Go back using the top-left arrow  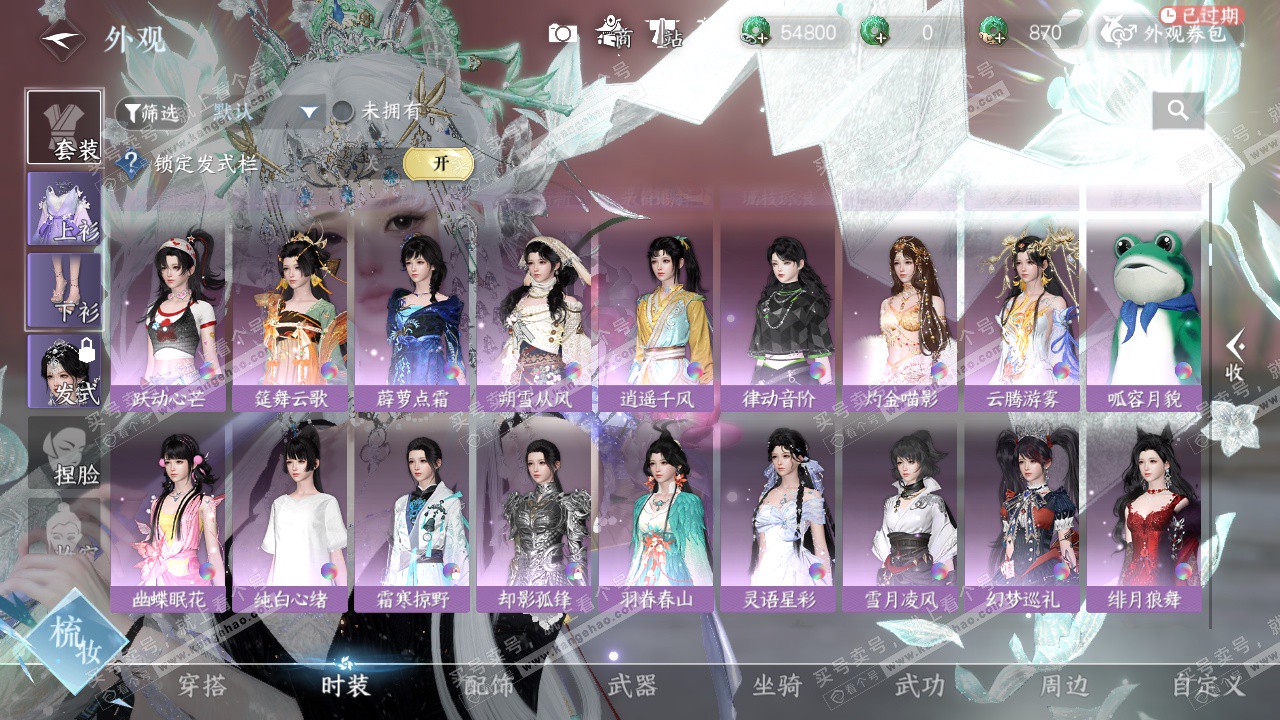59,40
